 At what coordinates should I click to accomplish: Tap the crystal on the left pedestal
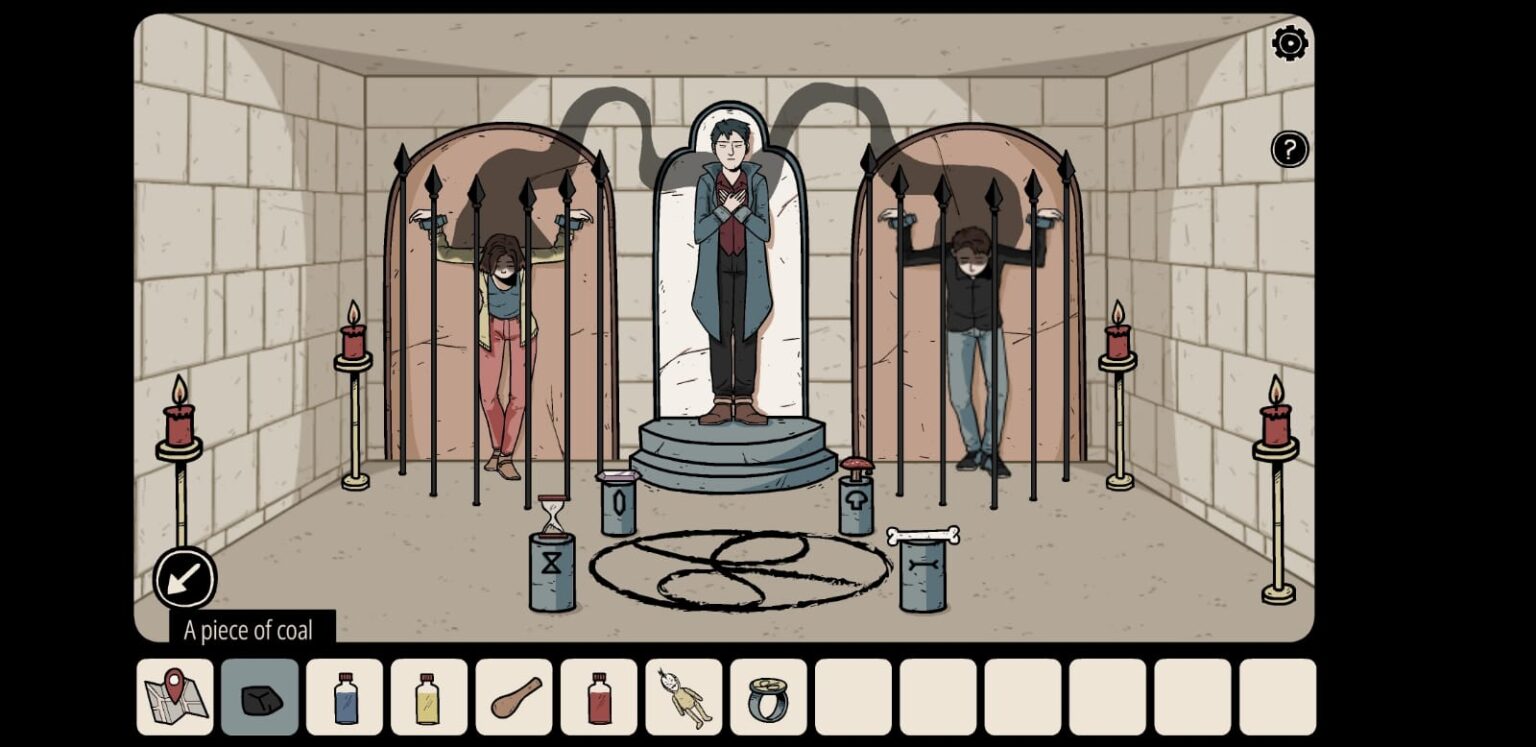pos(620,477)
